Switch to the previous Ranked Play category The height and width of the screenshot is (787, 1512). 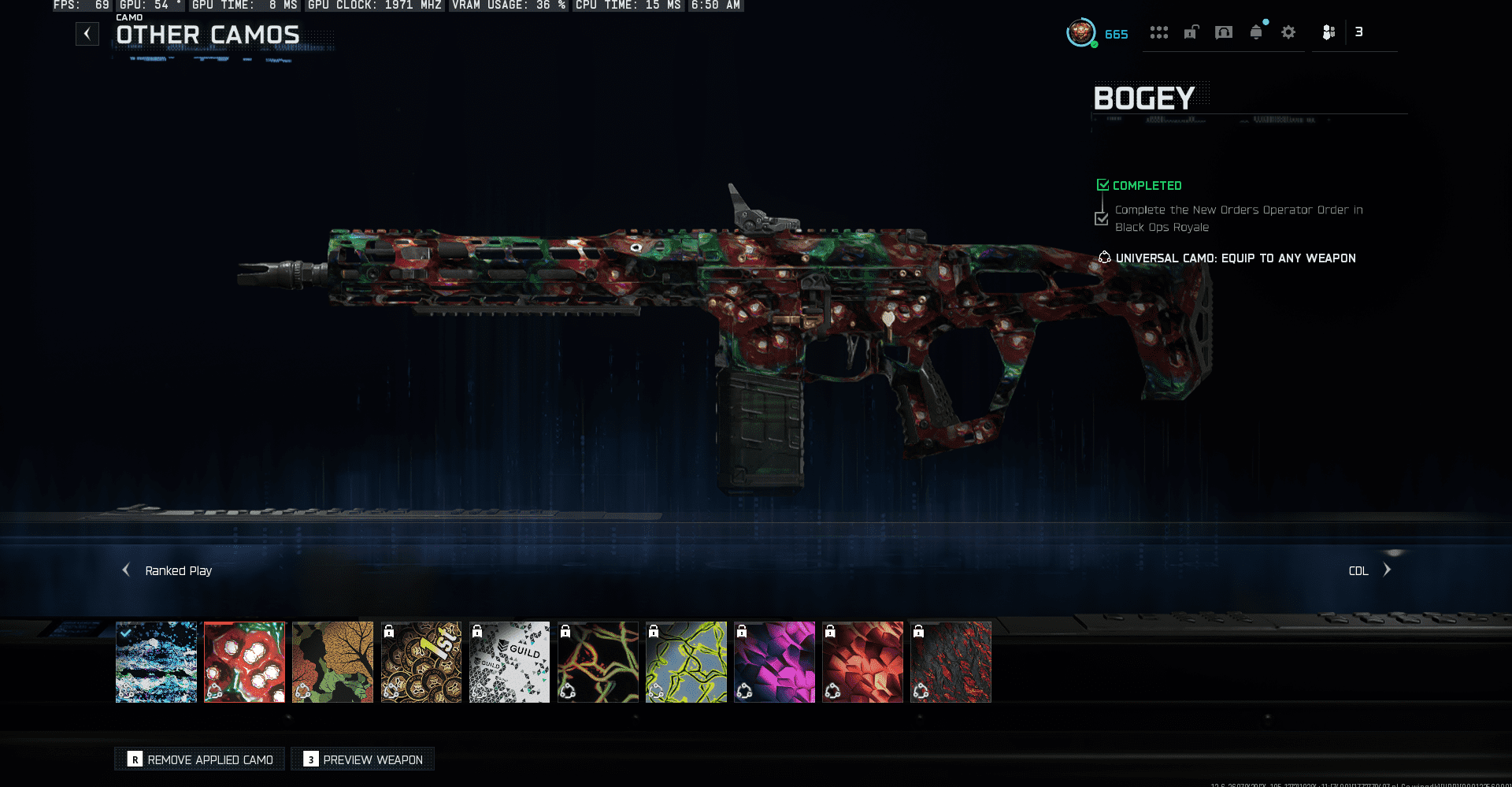click(127, 570)
